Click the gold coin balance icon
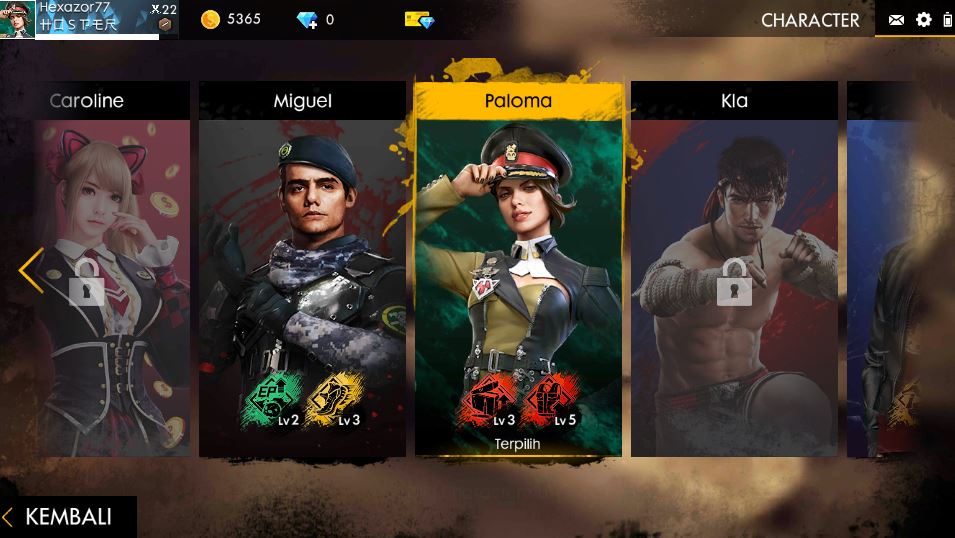955x538 pixels. 211,19
